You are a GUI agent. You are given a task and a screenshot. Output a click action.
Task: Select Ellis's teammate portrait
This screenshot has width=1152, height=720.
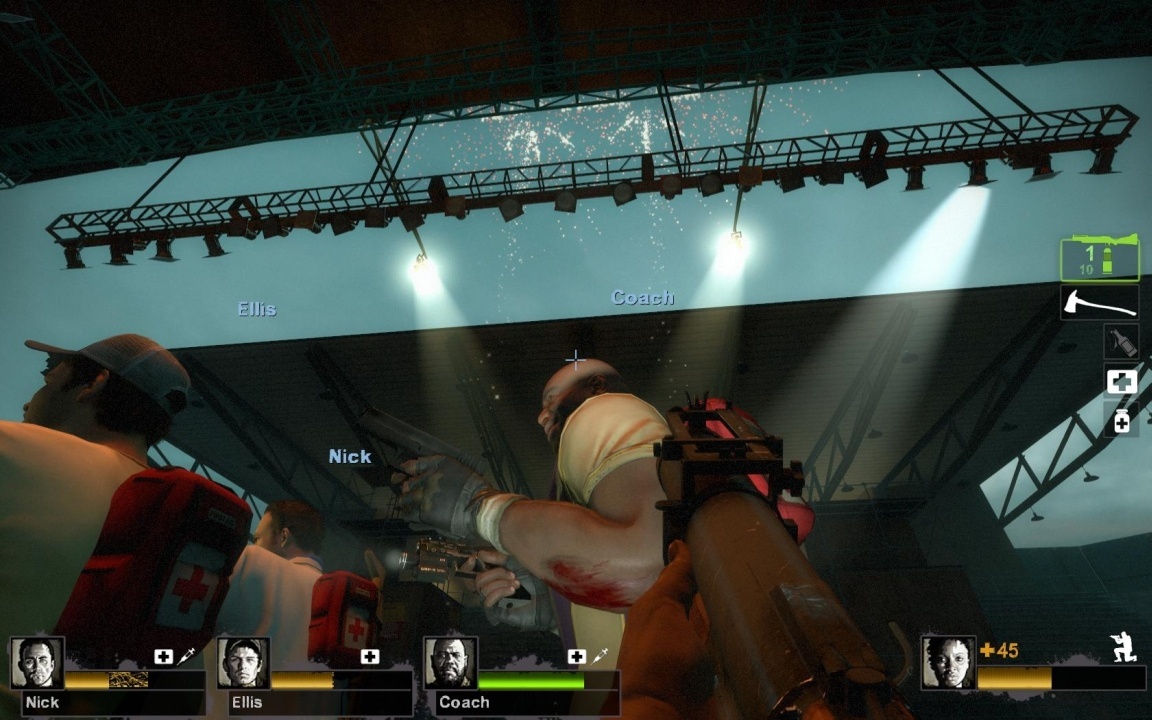pos(243,663)
